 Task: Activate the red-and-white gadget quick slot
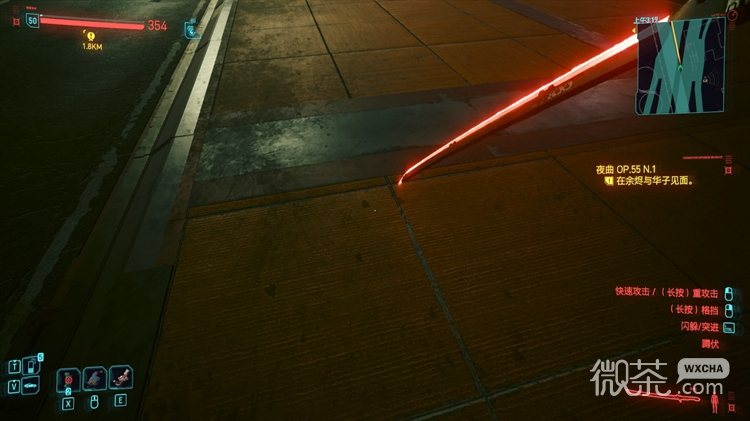[121, 378]
